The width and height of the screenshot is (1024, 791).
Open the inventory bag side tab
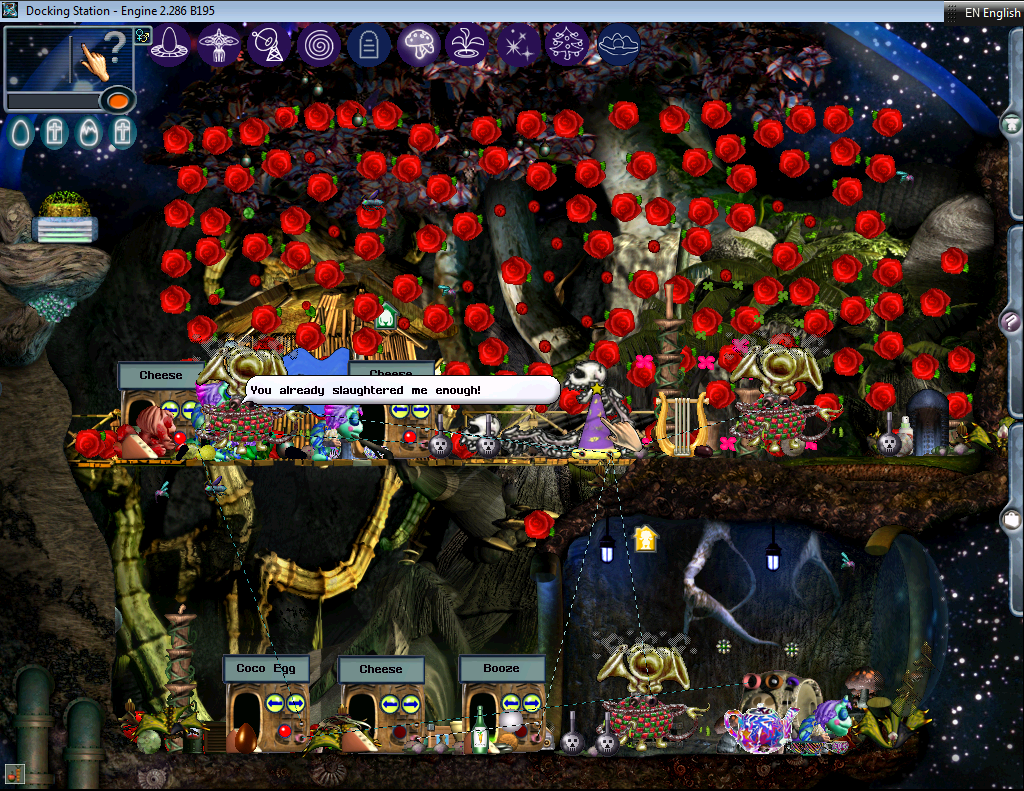pyautogui.click(x=1011, y=520)
